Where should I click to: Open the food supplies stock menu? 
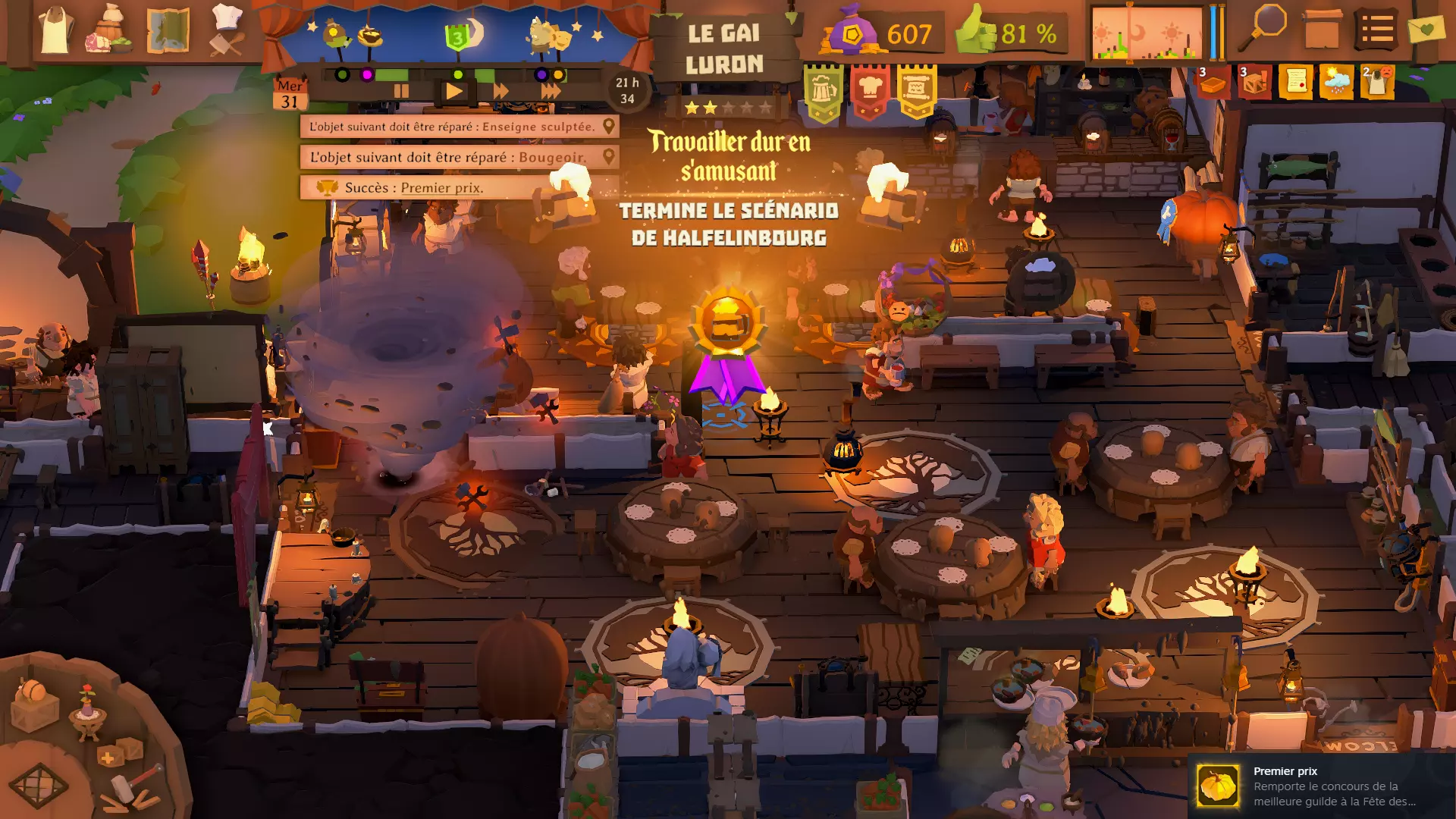[111, 30]
